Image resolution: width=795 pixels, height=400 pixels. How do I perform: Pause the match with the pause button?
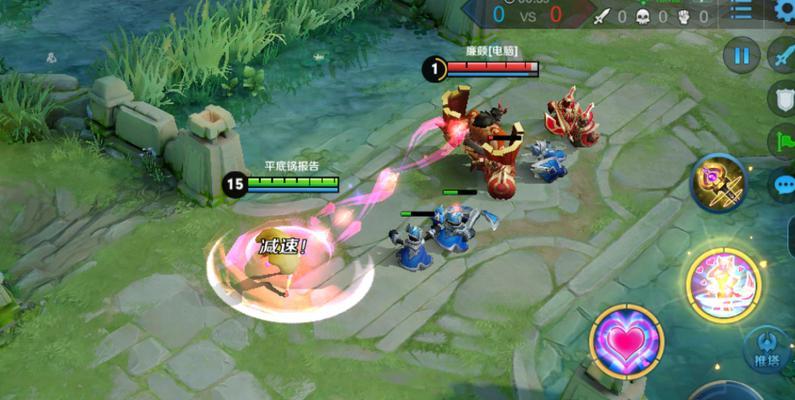click(x=741, y=55)
